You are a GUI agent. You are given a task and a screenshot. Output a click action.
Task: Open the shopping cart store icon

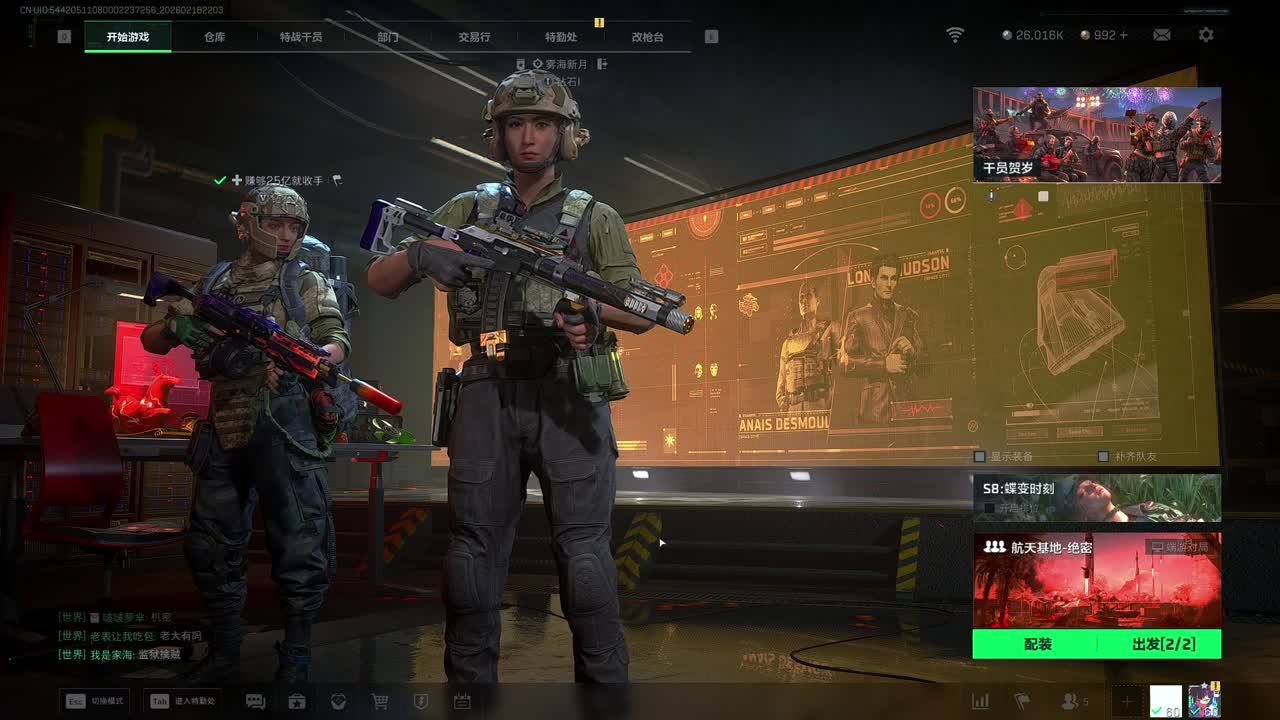point(380,702)
